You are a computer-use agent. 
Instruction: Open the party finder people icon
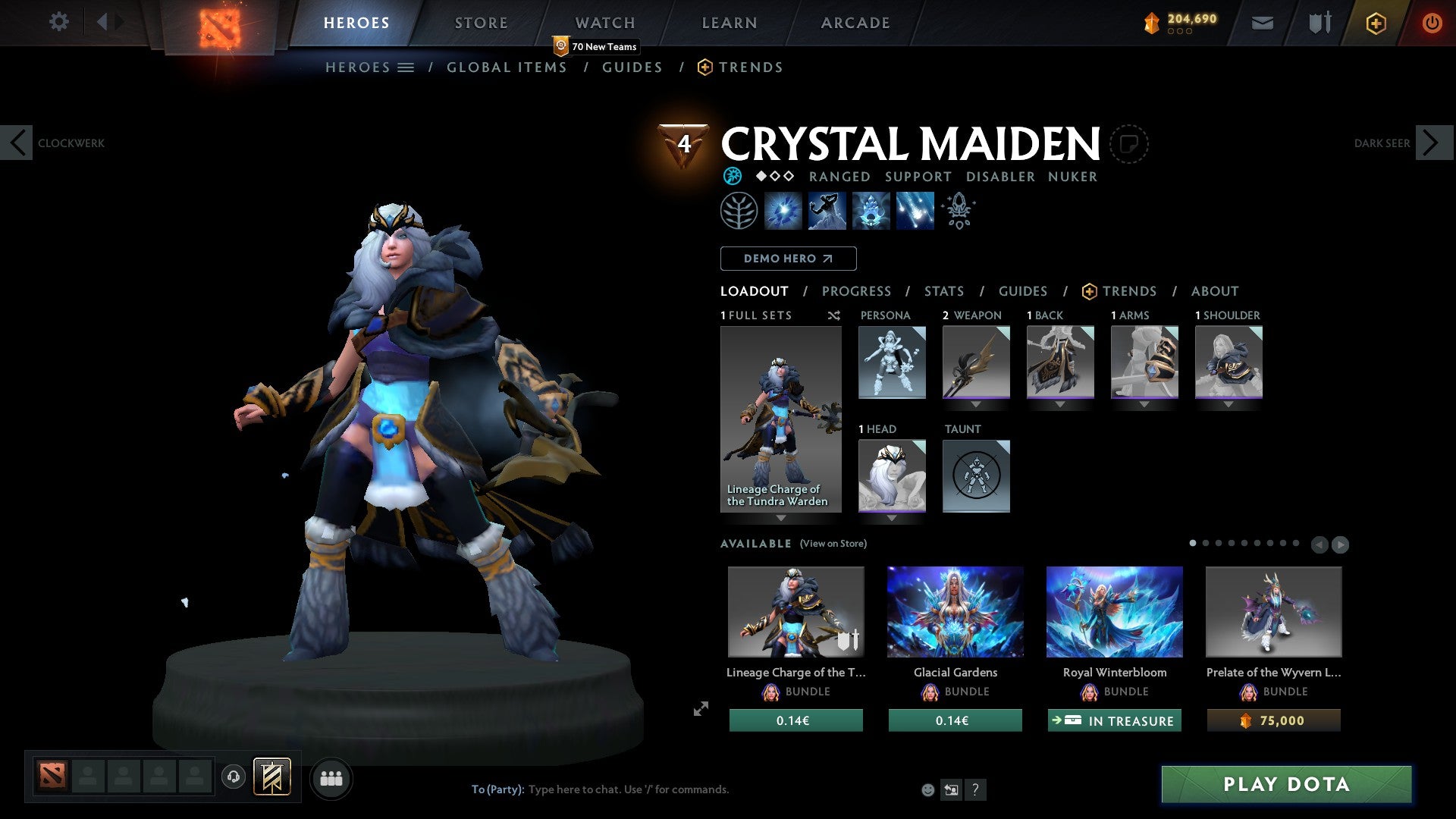pyautogui.click(x=331, y=778)
